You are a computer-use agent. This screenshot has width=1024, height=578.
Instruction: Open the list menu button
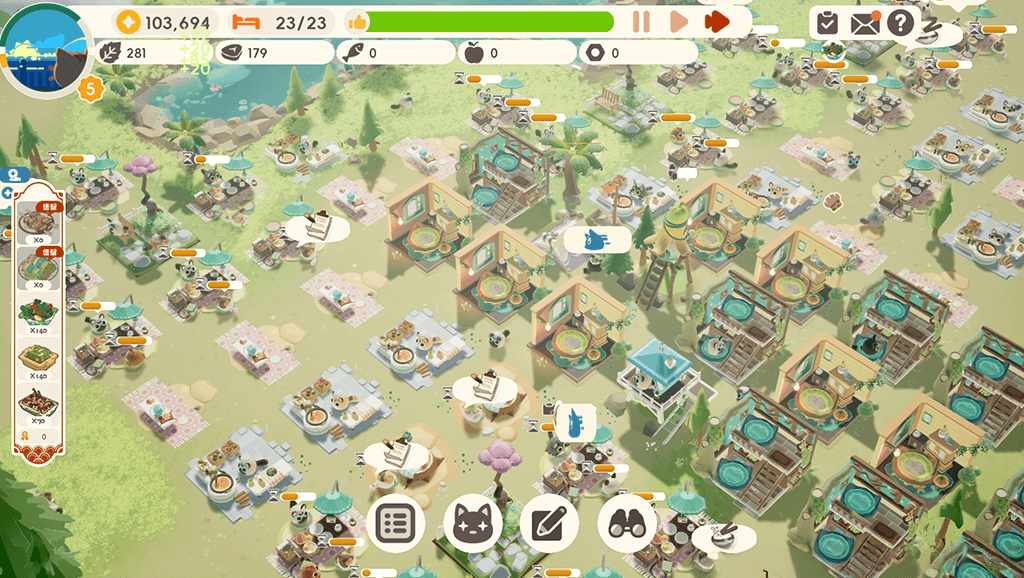396,523
